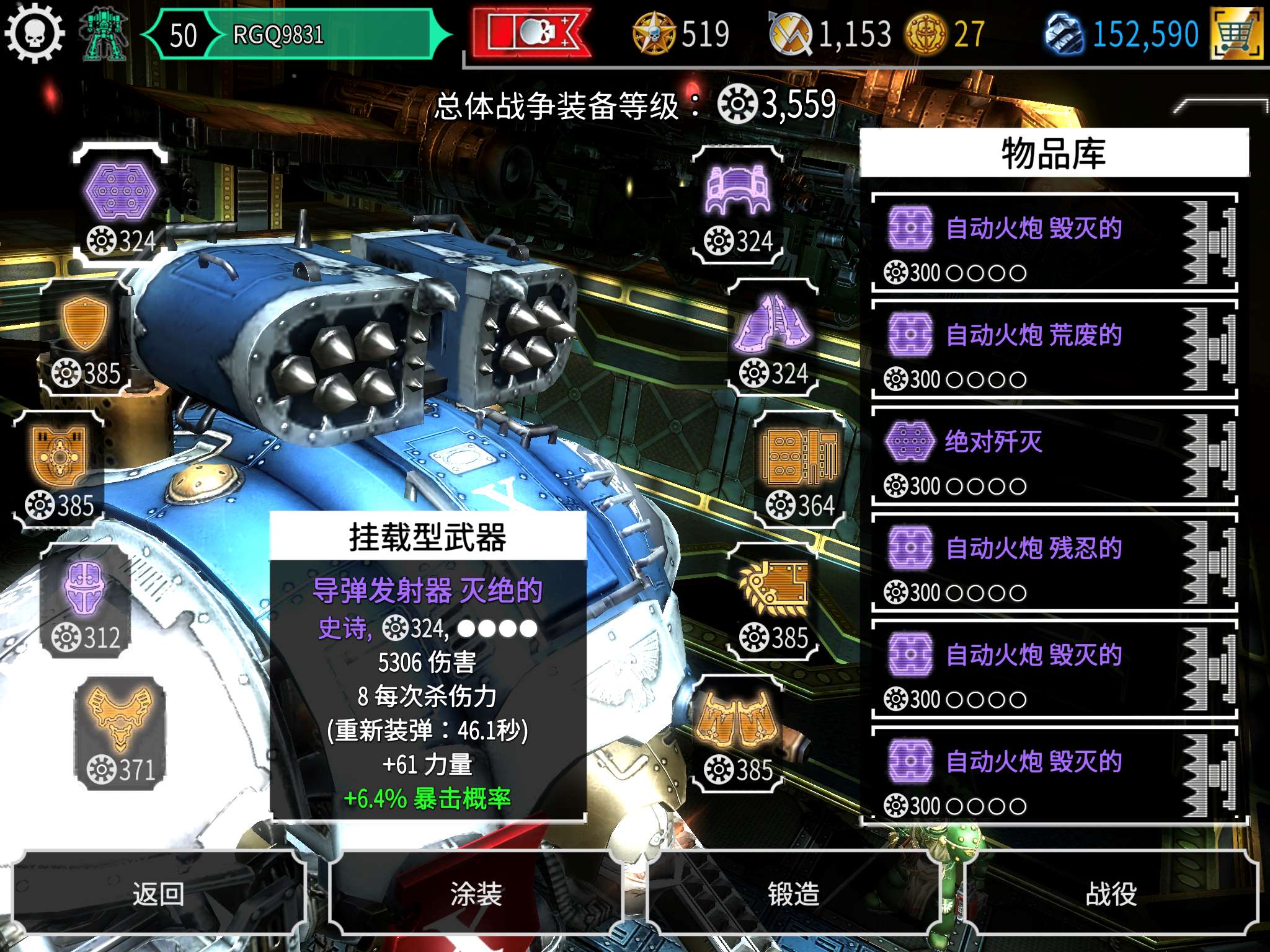Go to 战役 campaign
The height and width of the screenshot is (952, 1270).
point(1111,893)
